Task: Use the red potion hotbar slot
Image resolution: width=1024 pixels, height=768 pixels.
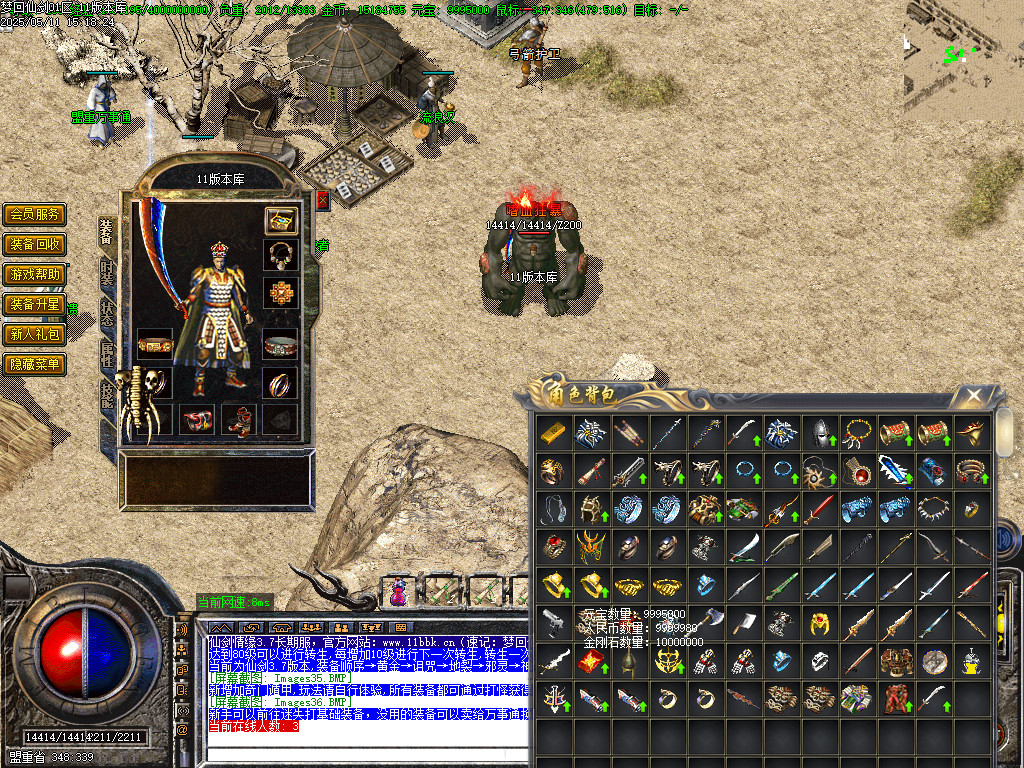Action: [399, 592]
